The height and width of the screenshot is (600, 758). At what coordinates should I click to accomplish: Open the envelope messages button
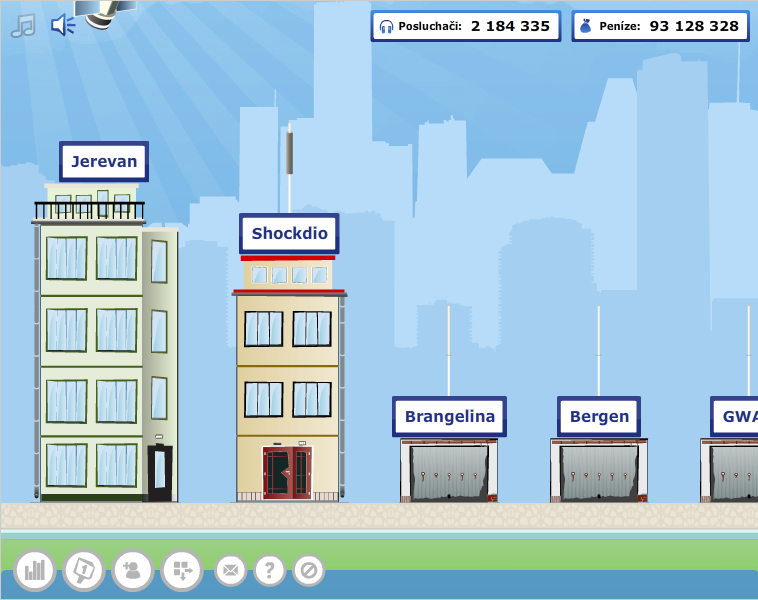point(230,570)
